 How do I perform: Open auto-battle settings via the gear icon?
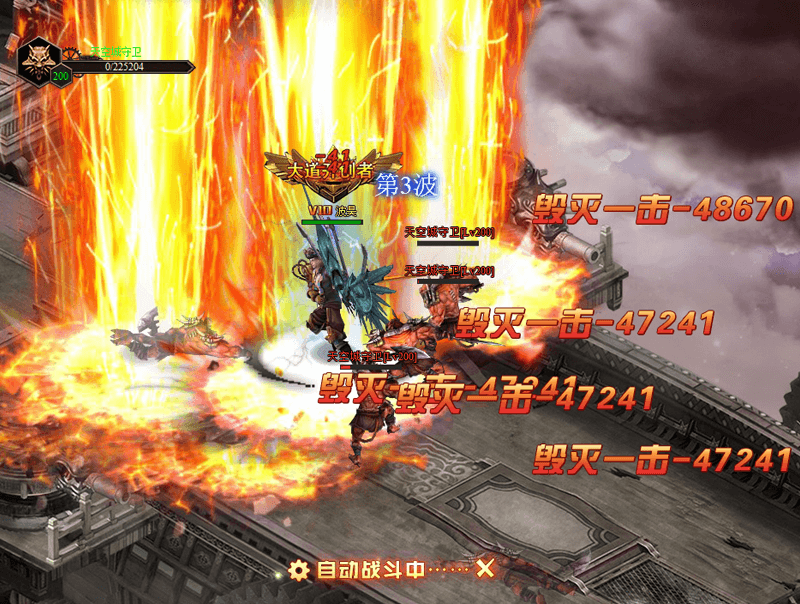point(298,570)
